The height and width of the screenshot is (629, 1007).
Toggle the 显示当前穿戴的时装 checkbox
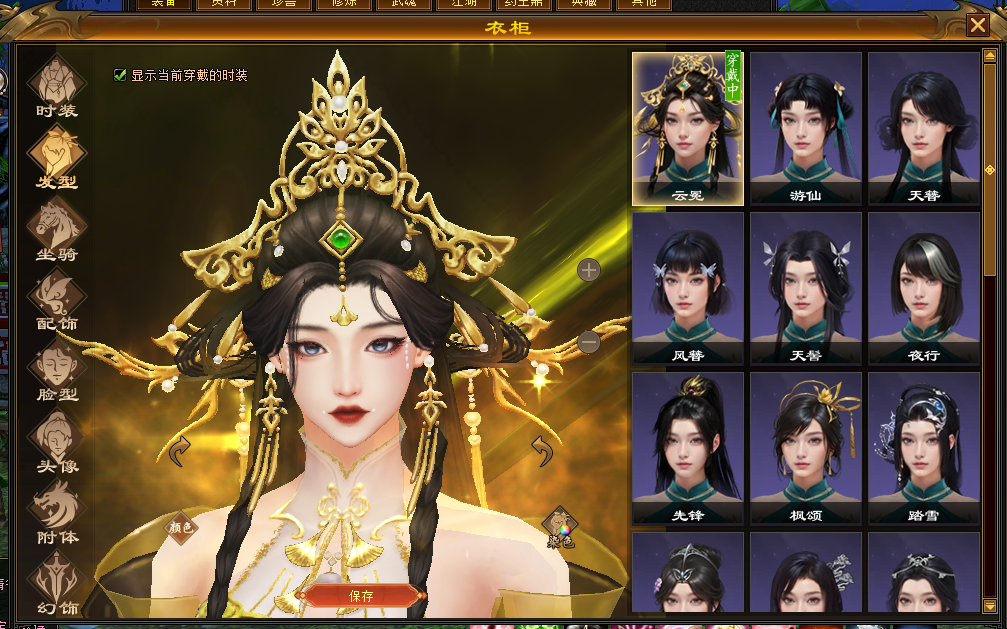point(121,75)
